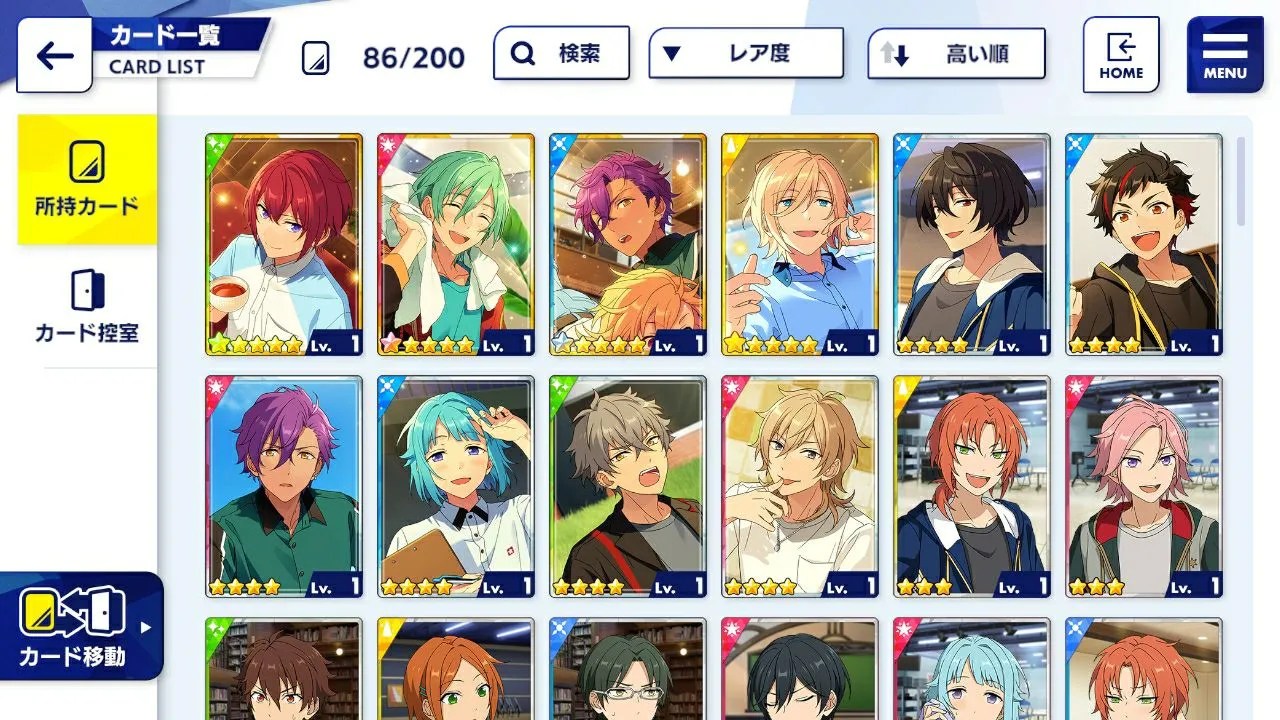This screenshot has height=720, width=1280.
Task: Choose the dark-haired card wearing glasses
Action: click(x=628, y=668)
